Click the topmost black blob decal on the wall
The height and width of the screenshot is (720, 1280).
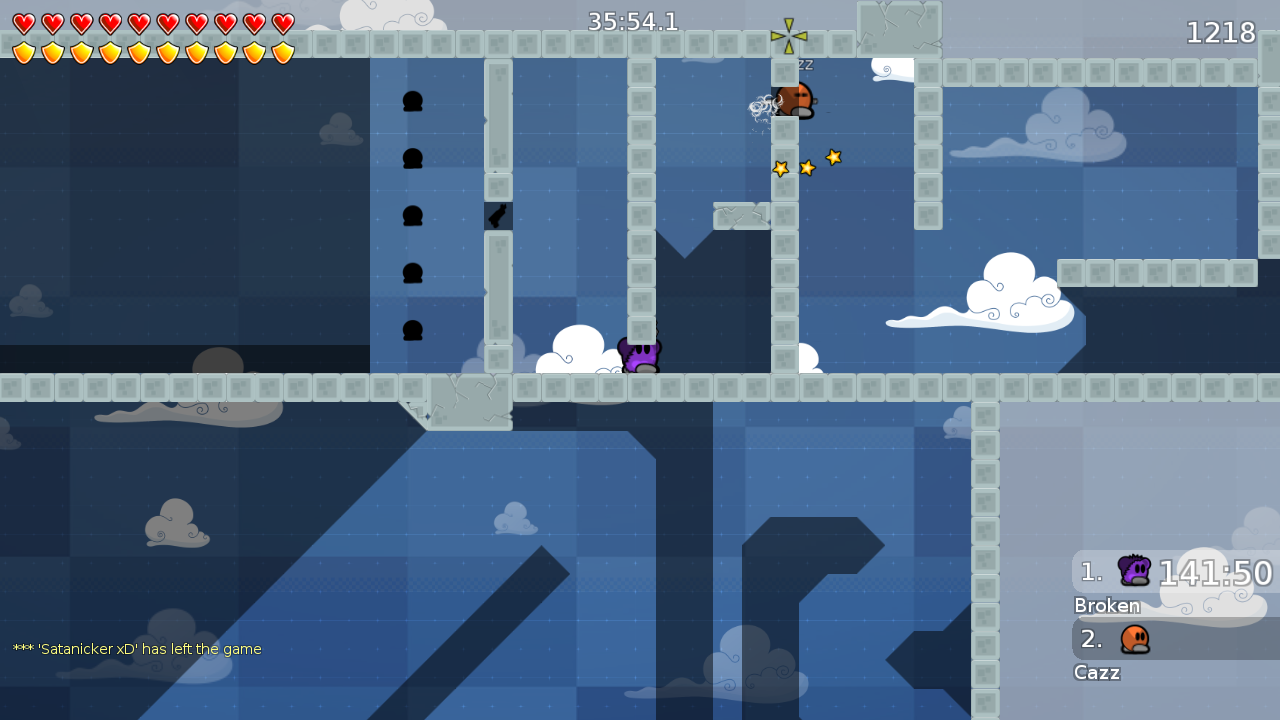pyautogui.click(x=412, y=100)
